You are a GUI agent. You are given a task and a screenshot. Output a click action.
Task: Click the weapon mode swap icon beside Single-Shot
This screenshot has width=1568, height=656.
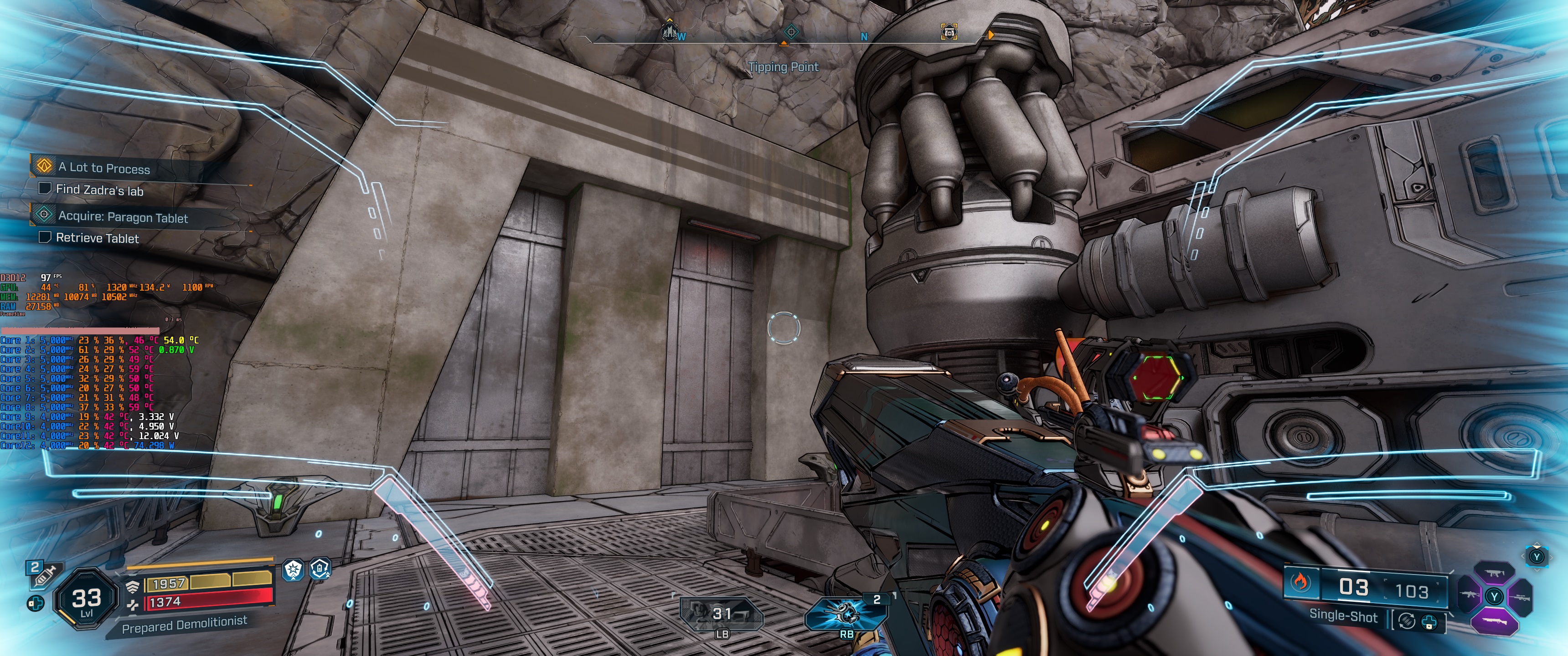1407,621
